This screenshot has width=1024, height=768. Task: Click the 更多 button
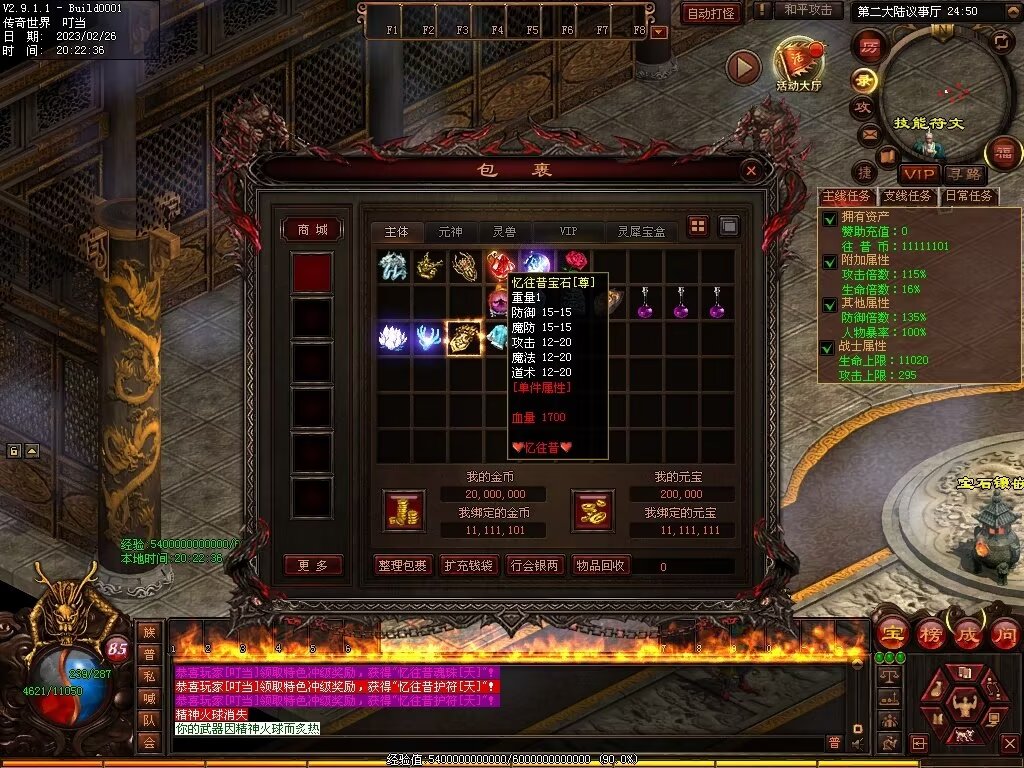(312, 565)
